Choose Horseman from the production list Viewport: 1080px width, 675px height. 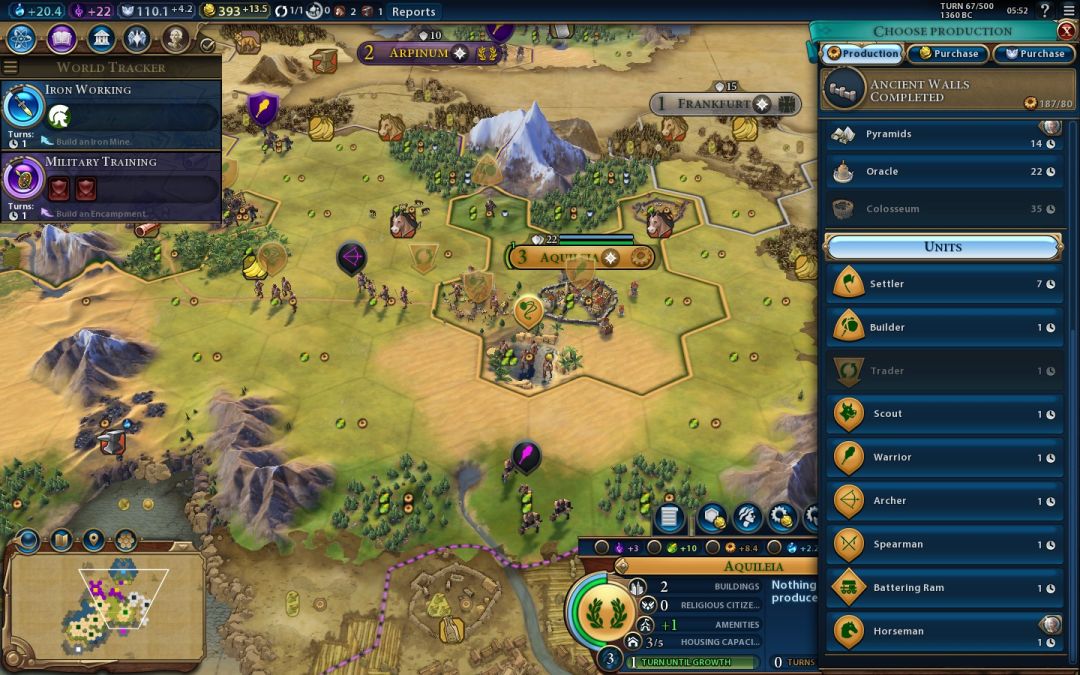point(943,631)
